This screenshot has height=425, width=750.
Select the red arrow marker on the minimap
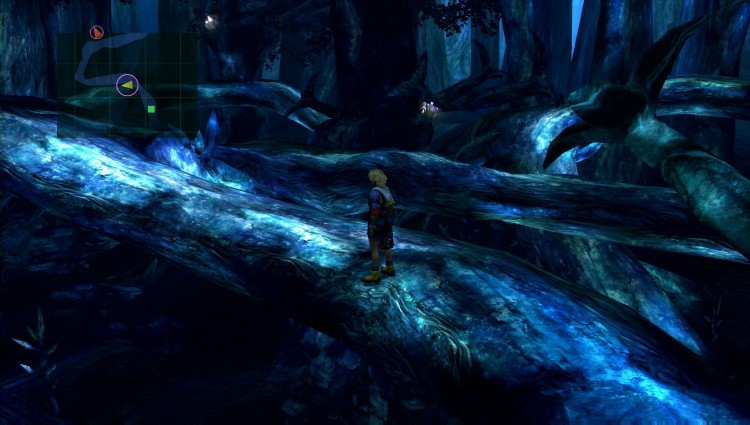coord(96,33)
